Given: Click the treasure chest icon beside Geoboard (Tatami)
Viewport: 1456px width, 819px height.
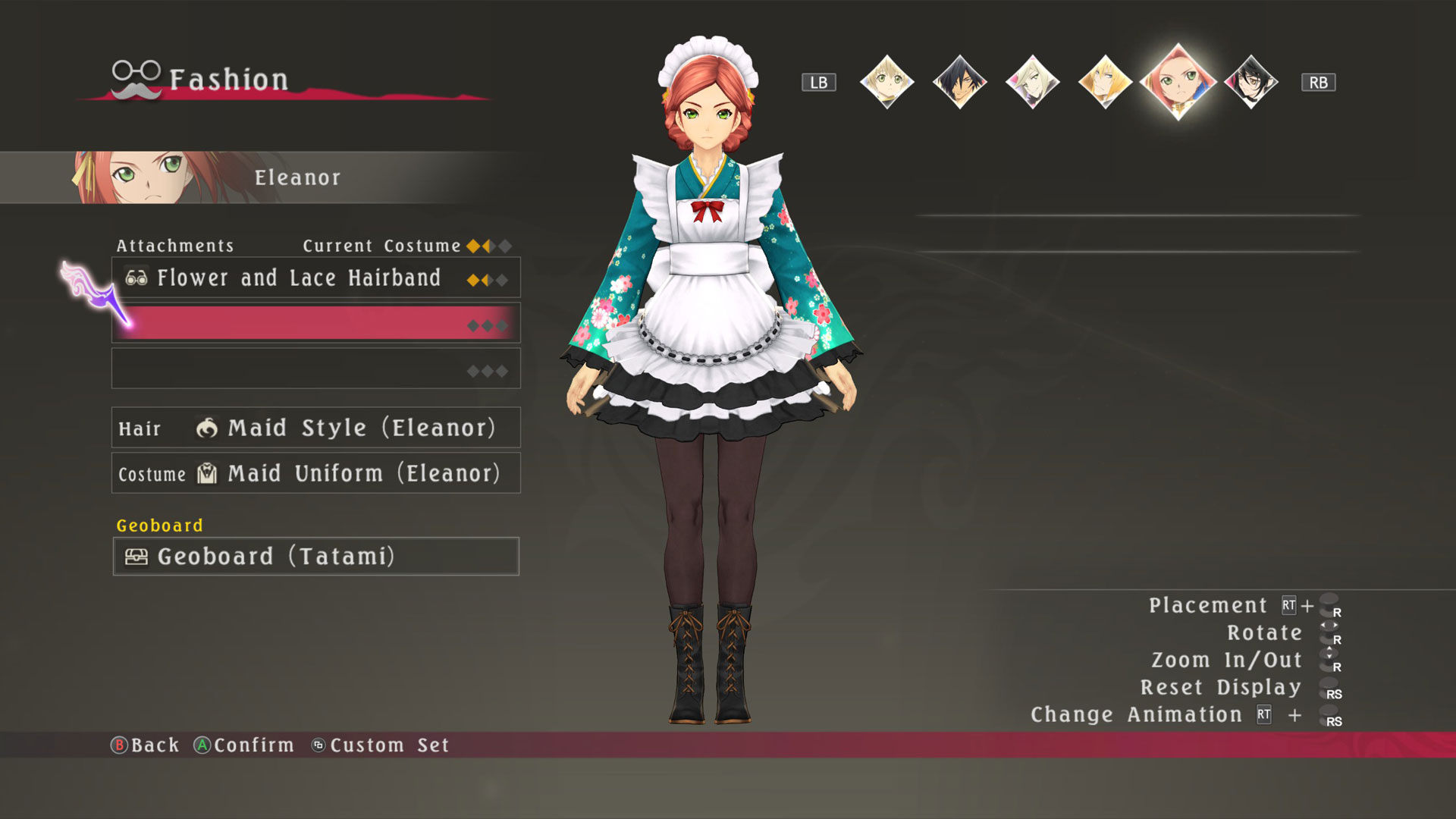Looking at the screenshot, I should (x=135, y=557).
